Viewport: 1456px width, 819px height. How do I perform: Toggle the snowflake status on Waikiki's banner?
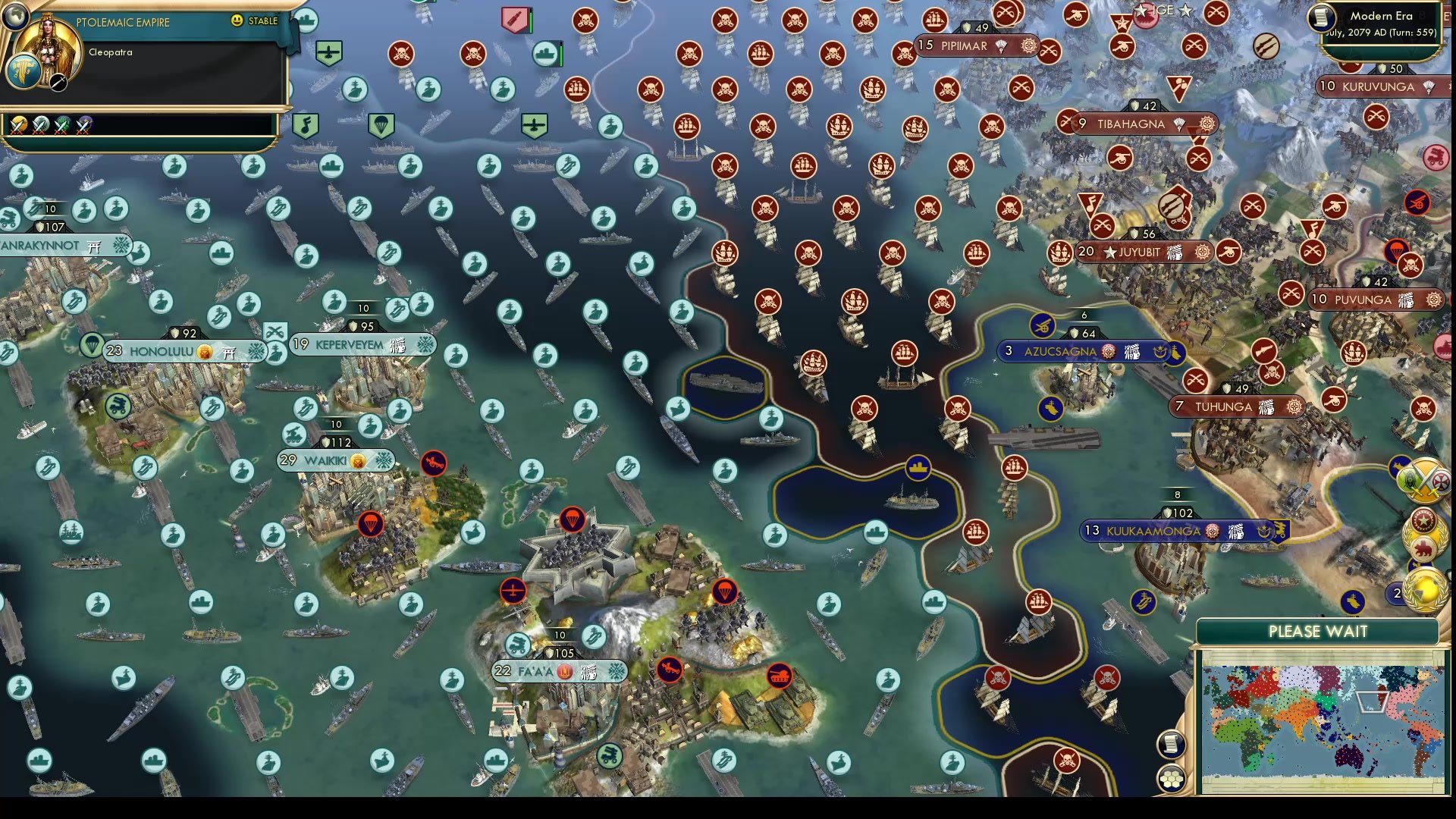384,460
